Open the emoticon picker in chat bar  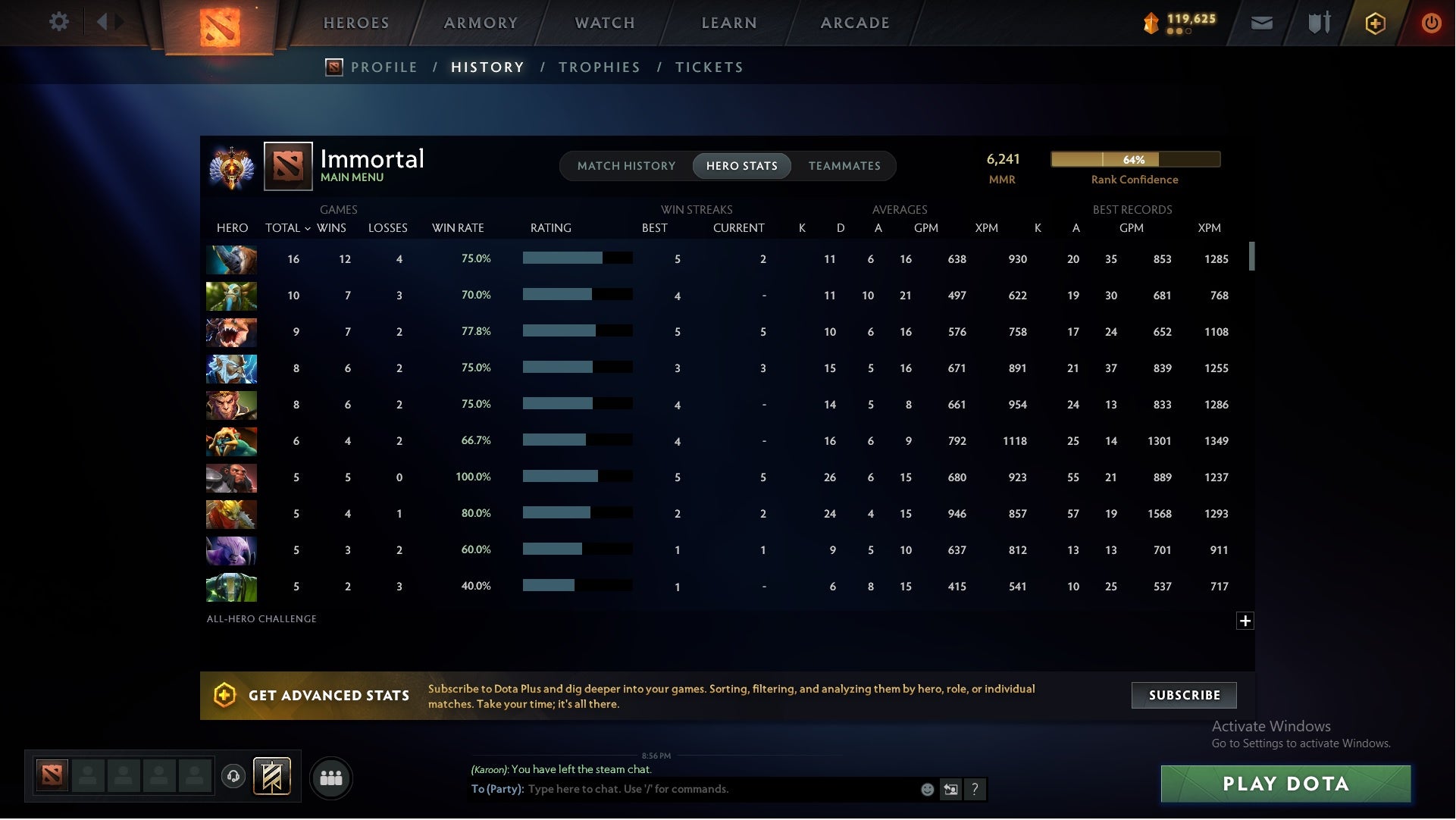pos(926,789)
